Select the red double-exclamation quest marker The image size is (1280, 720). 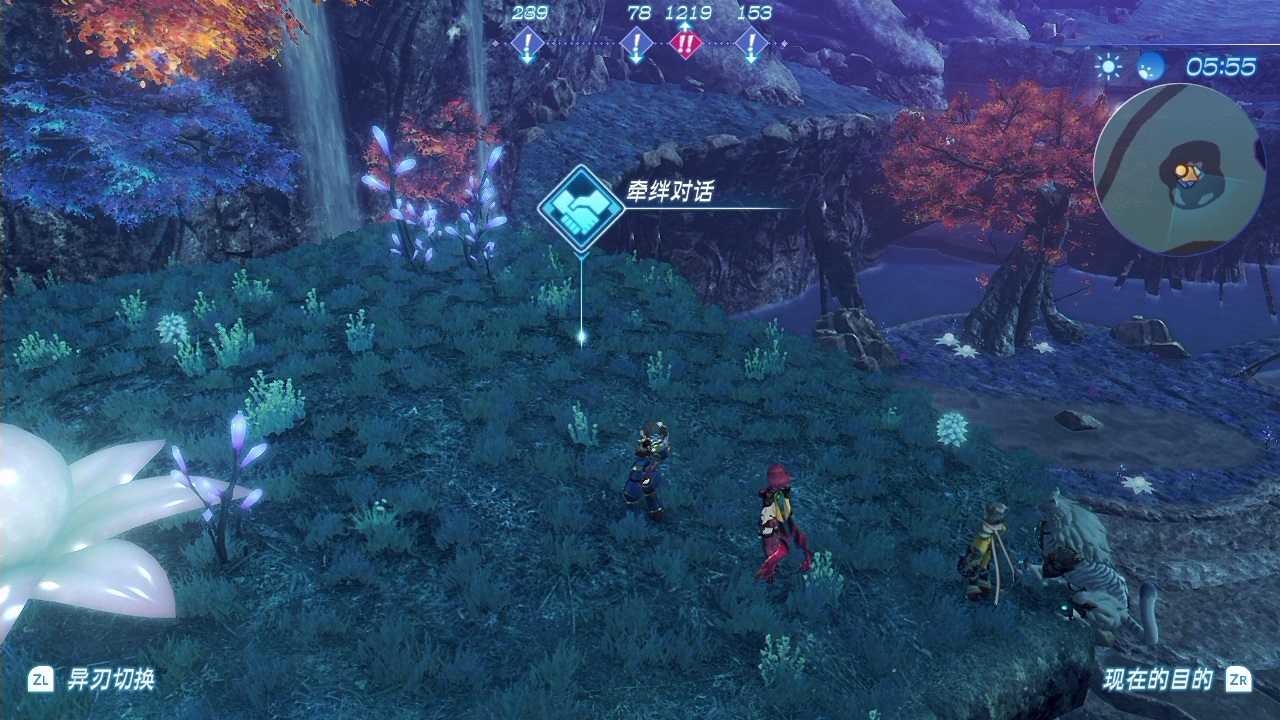pyautogui.click(x=686, y=43)
